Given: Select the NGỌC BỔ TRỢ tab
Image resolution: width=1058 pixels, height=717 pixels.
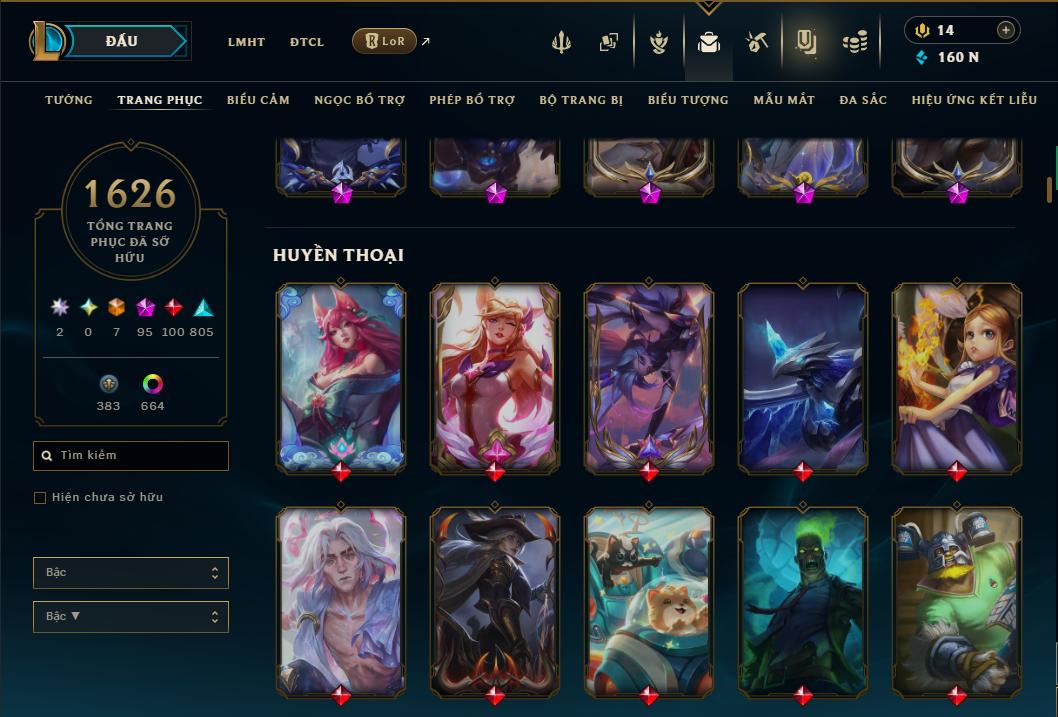Looking at the screenshot, I should tap(359, 100).
